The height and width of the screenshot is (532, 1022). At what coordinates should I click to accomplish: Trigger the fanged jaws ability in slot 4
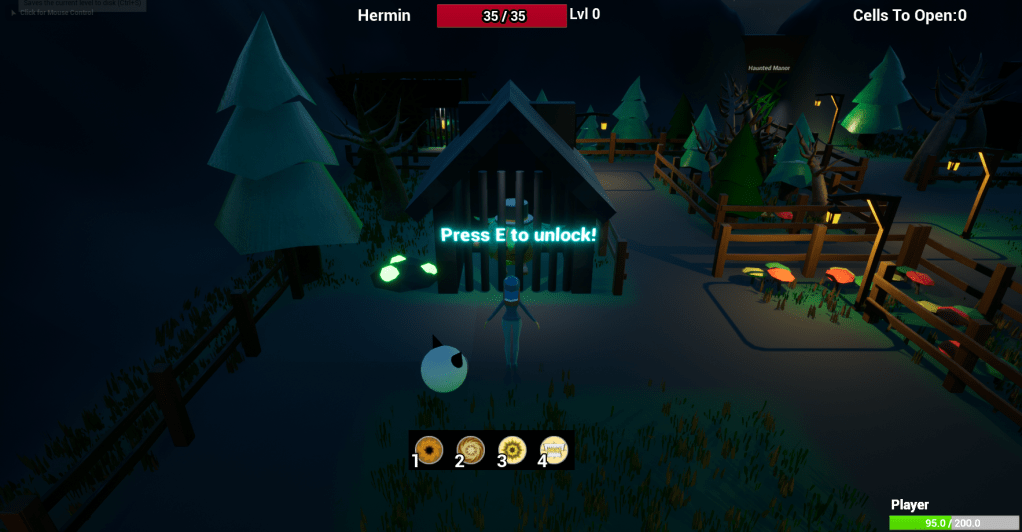554,450
